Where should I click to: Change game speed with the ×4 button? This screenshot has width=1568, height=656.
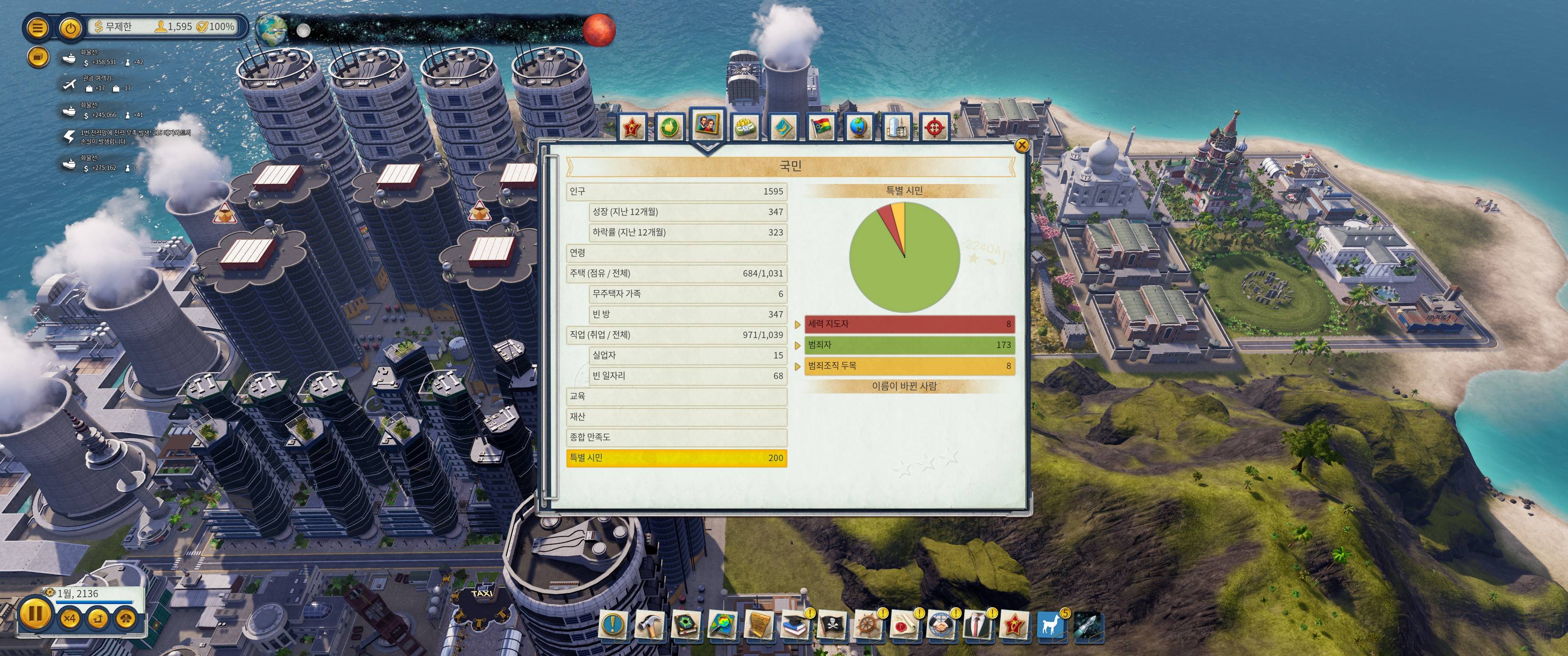70,618
